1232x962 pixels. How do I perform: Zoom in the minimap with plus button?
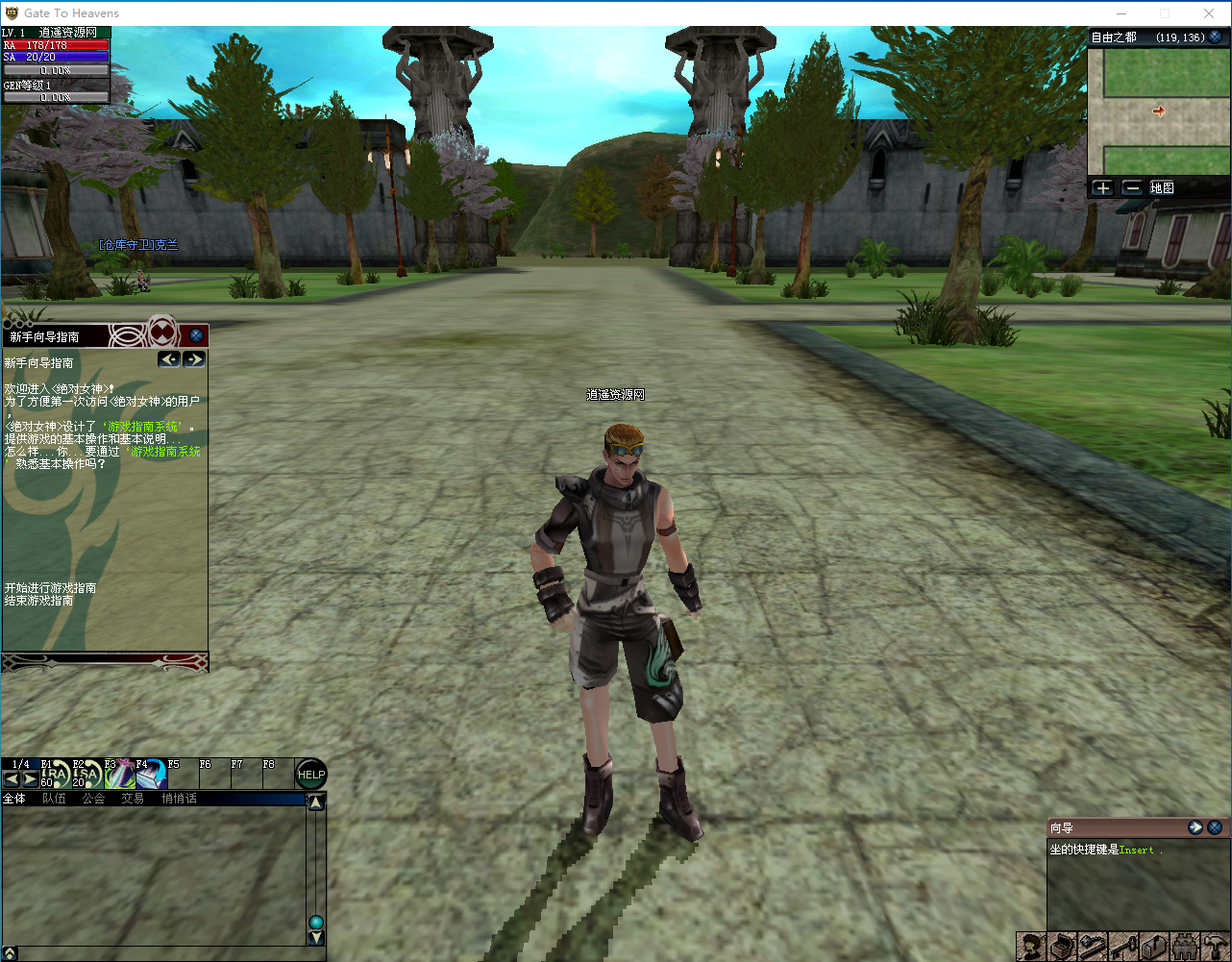1102,188
